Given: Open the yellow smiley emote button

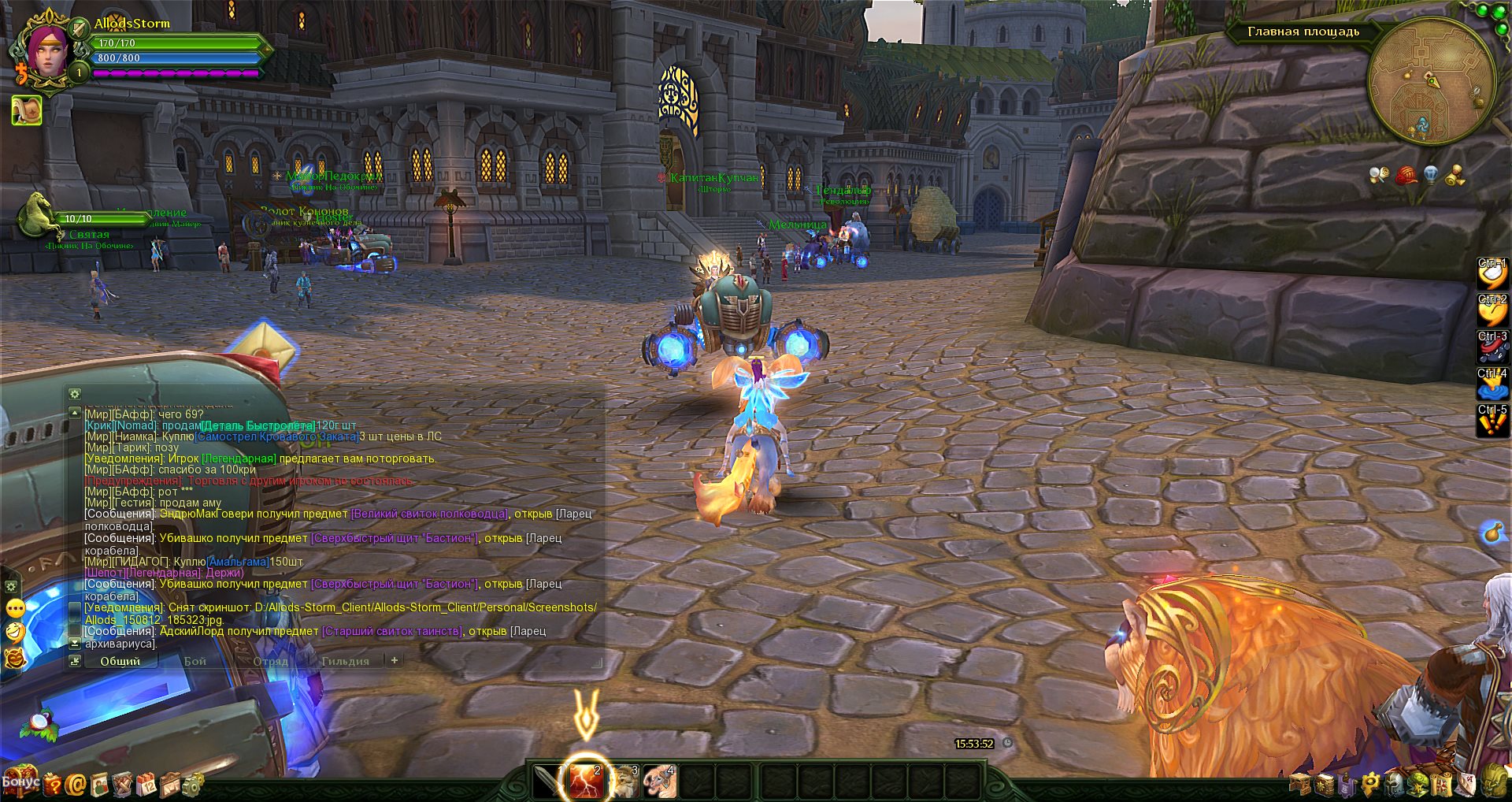Looking at the screenshot, I should click(15, 608).
